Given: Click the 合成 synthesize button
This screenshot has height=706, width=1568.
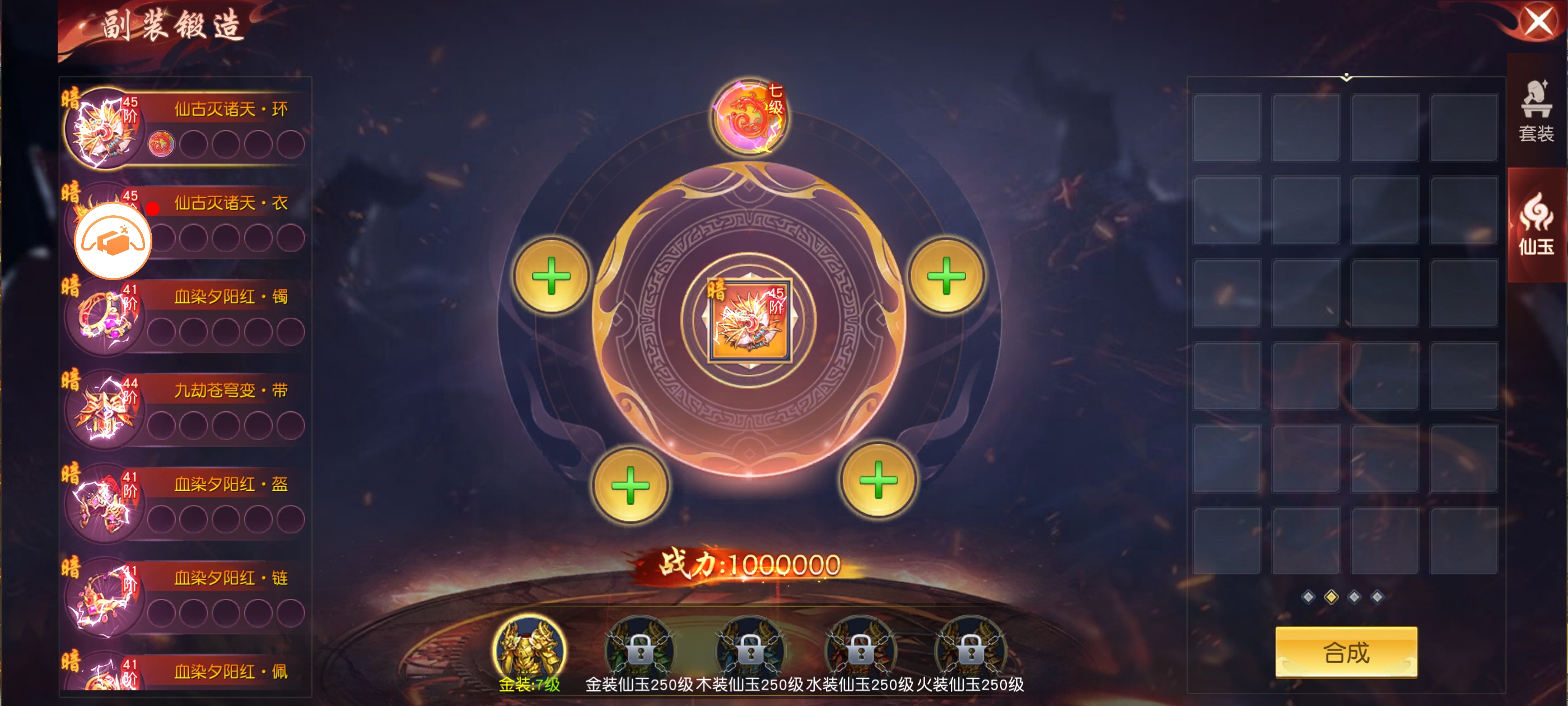Looking at the screenshot, I should pyautogui.click(x=1346, y=652).
